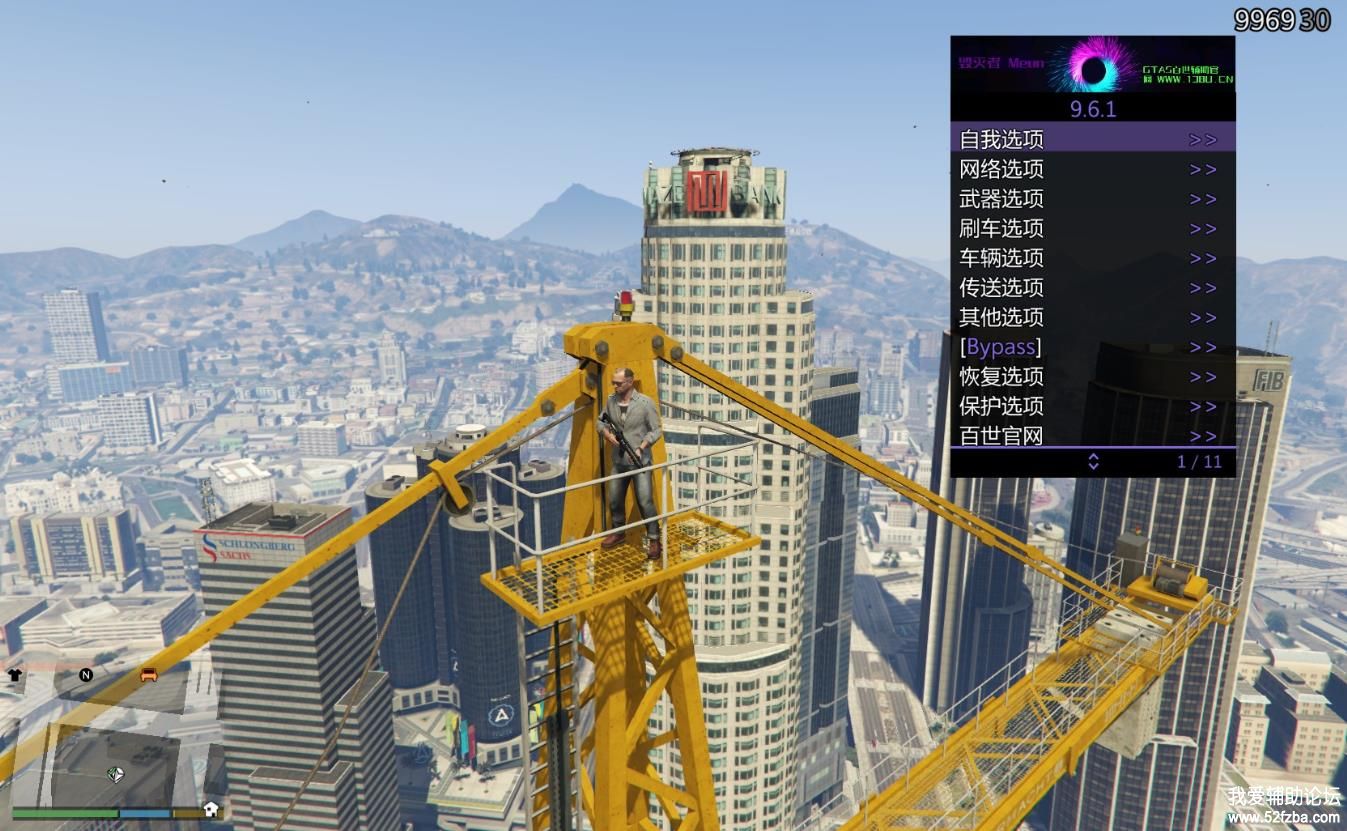Click the north N marker on the radar

point(86,675)
